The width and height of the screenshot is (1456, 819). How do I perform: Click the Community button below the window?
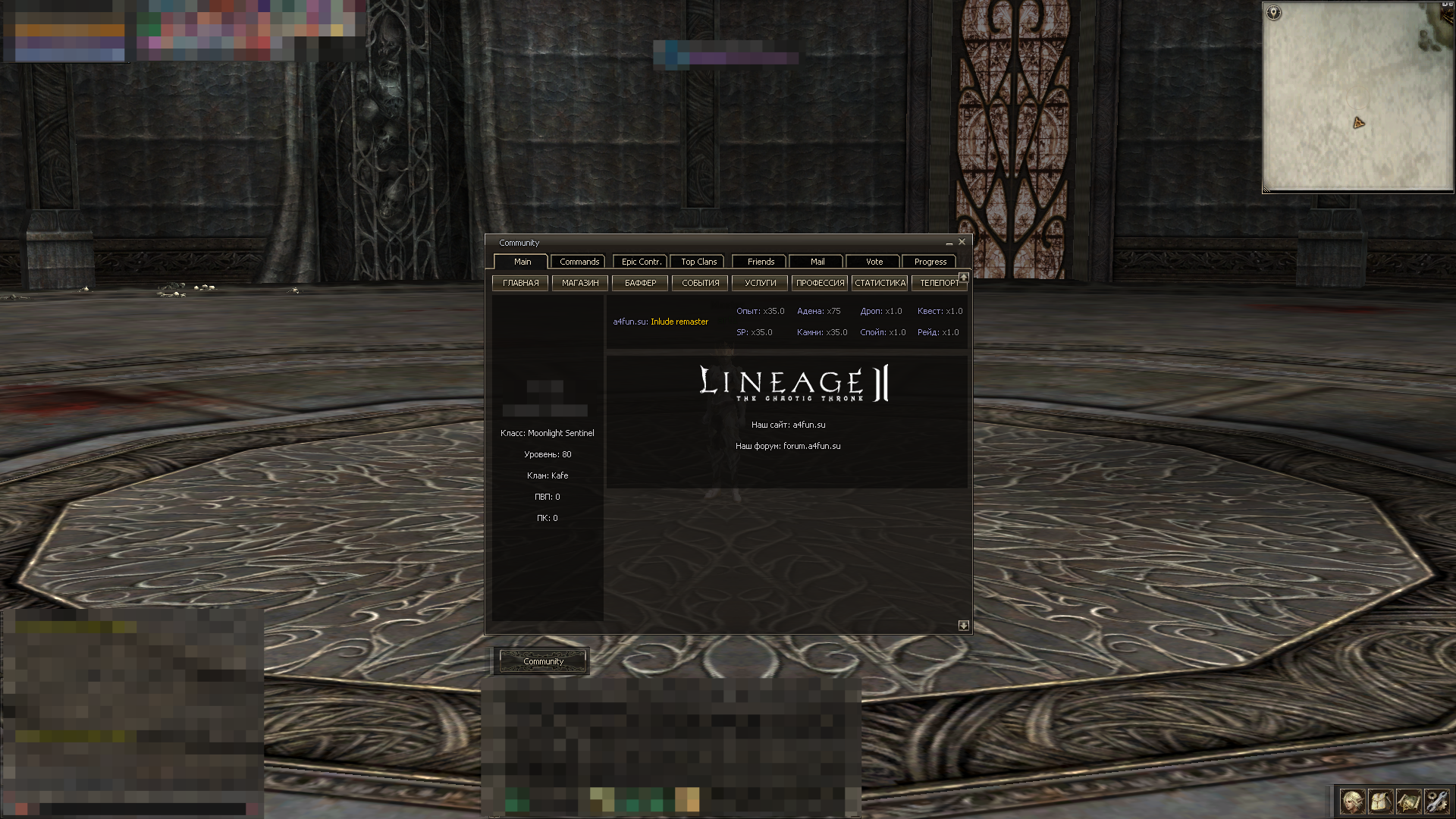pos(543,661)
